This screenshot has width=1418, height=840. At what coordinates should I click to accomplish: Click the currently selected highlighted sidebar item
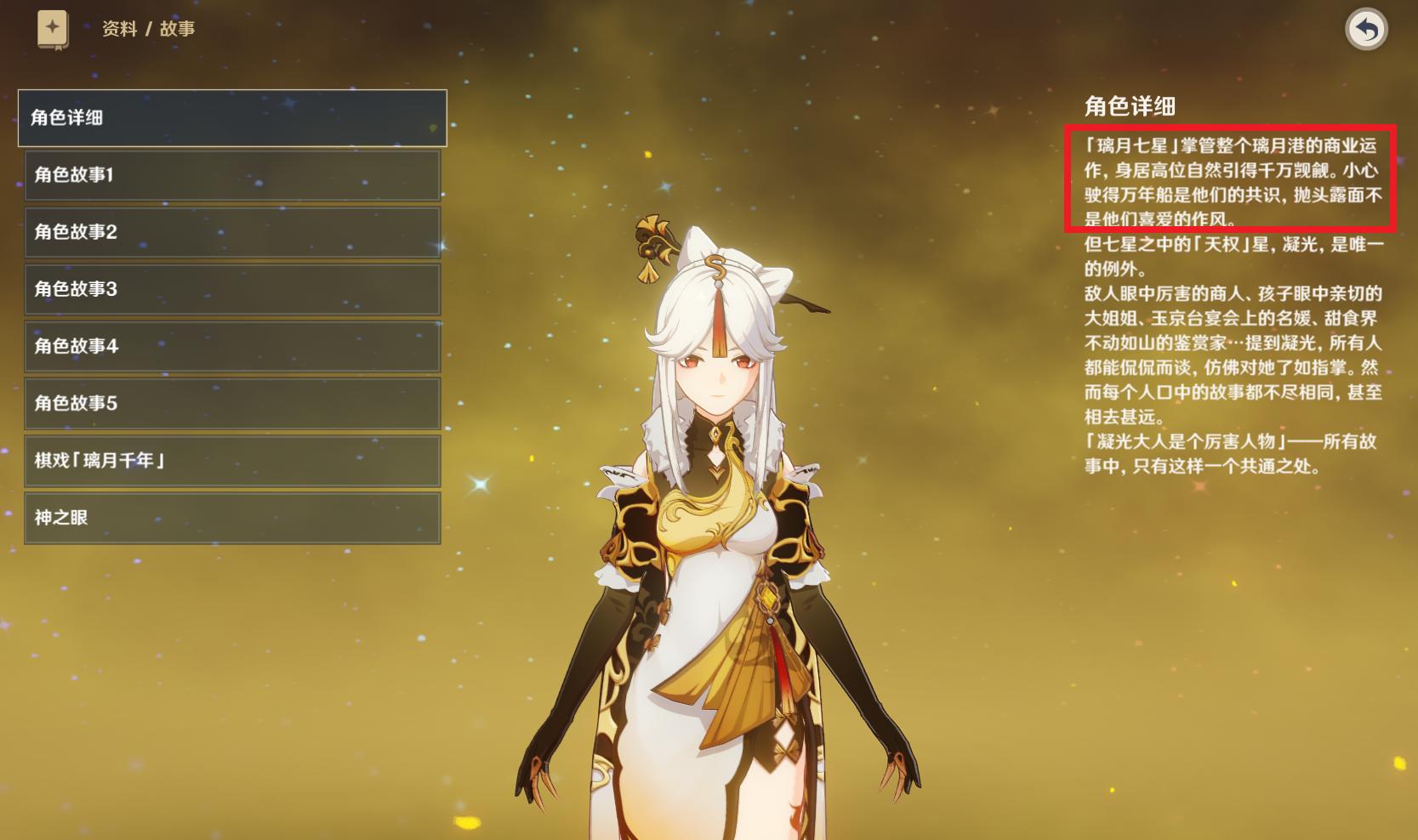tap(234, 118)
